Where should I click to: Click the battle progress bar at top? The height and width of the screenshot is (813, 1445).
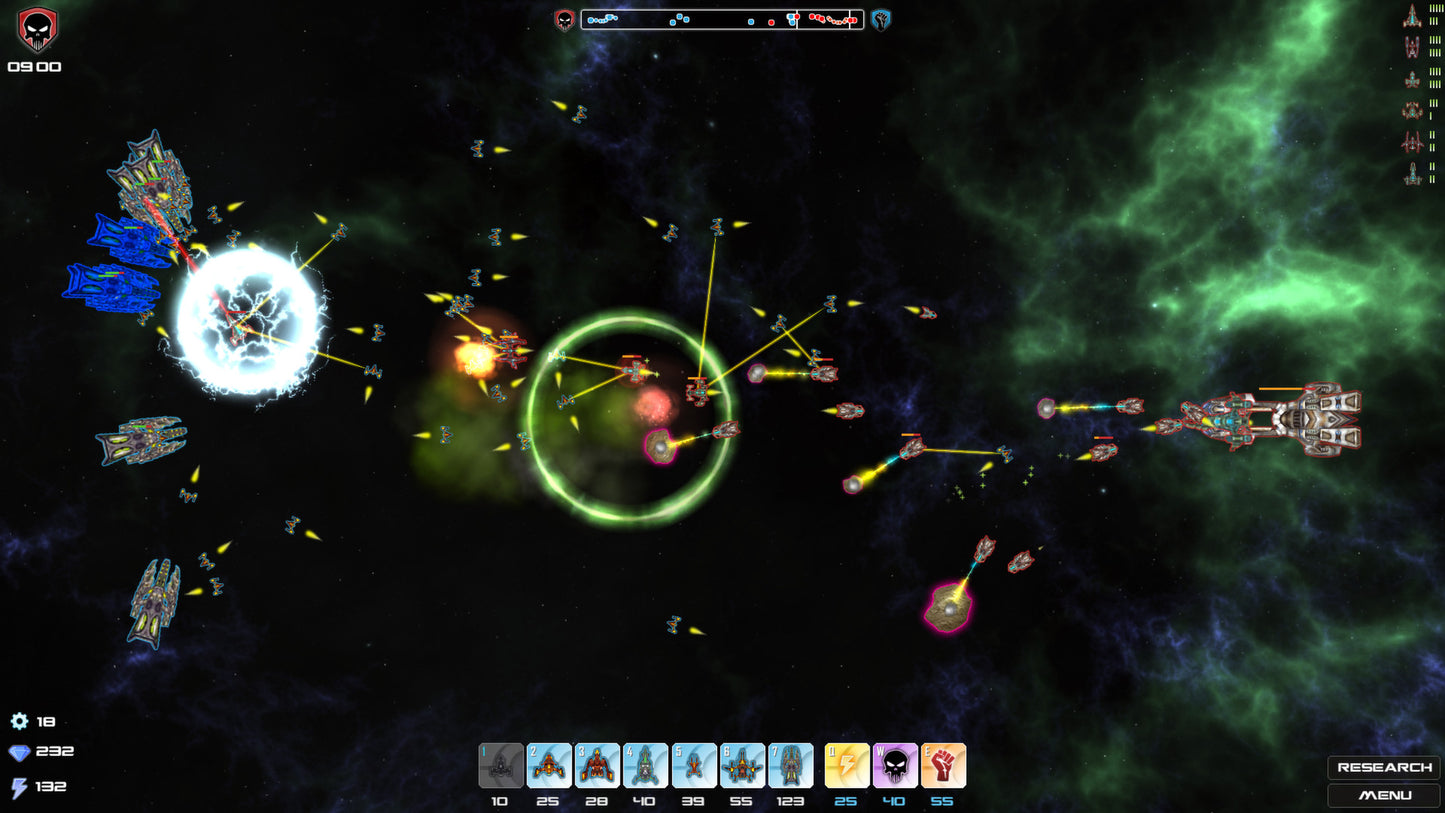click(x=722, y=18)
